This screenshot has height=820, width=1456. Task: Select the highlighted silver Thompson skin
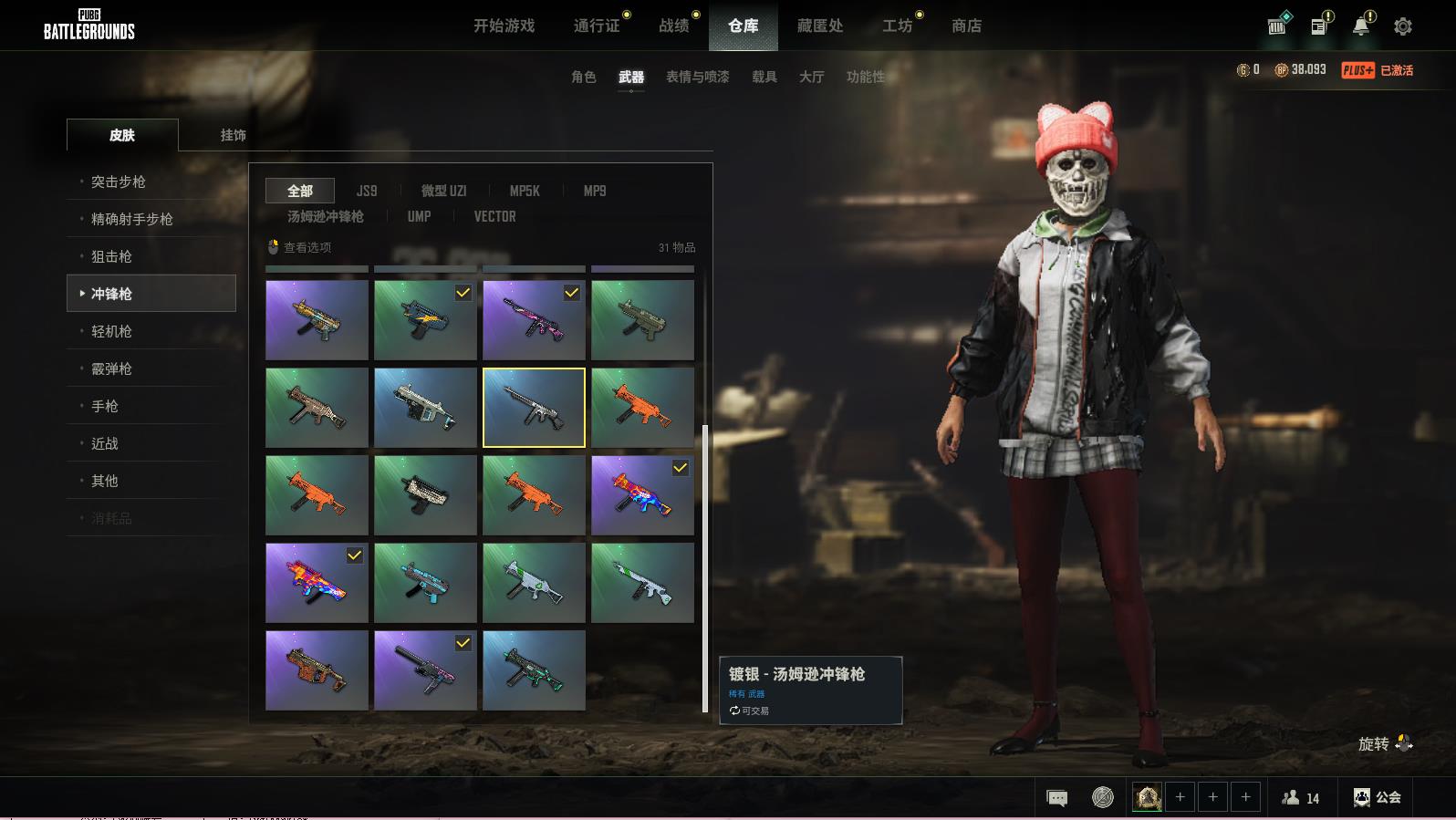pyautogui.click(x=534, y=408)
